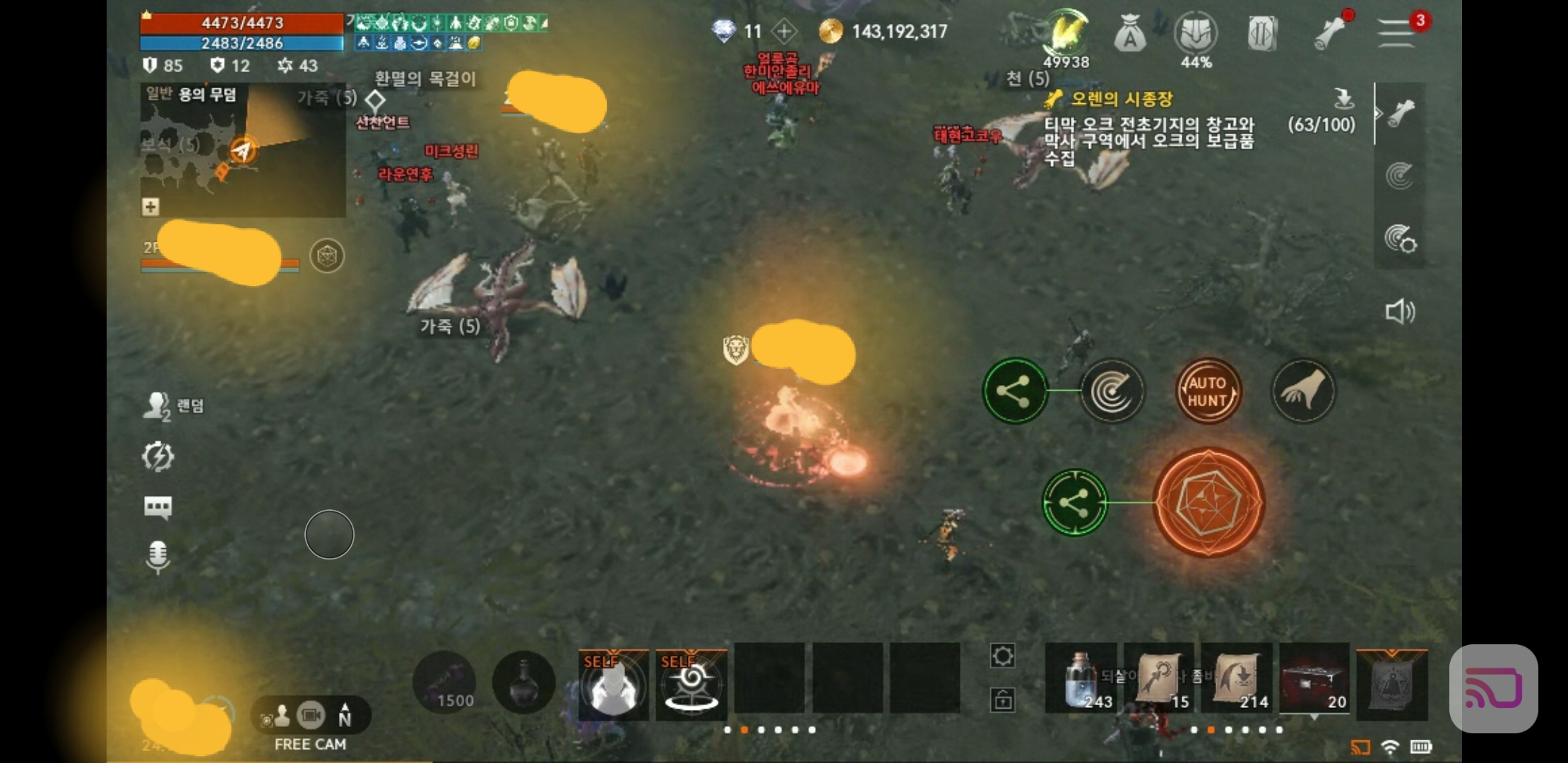The height and width of the screenshot is (763, 1568).
Task: Open hotbar settings gear icon
Action: point(1002,656)
